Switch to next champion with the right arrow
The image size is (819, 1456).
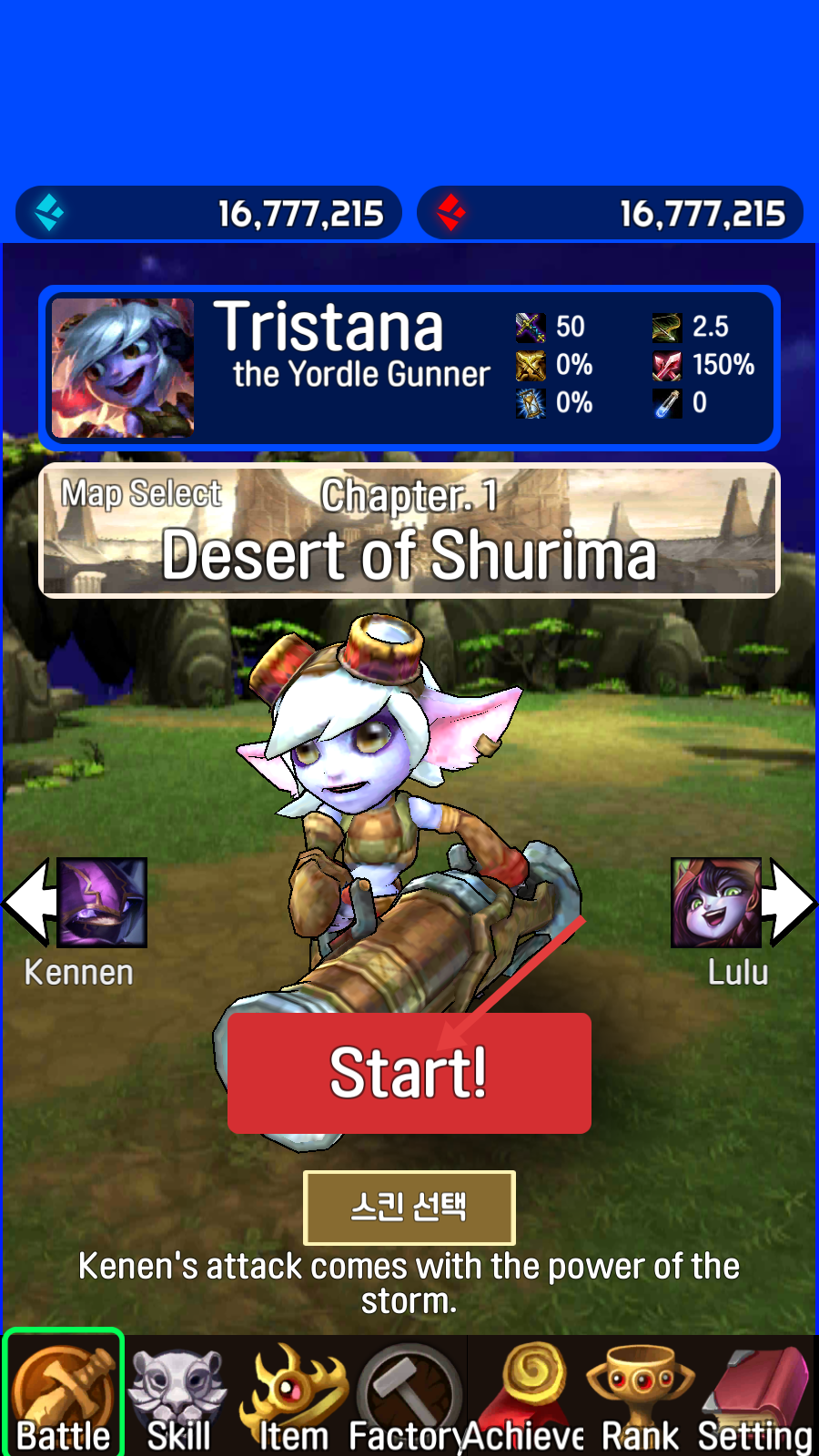coord(790,902)
